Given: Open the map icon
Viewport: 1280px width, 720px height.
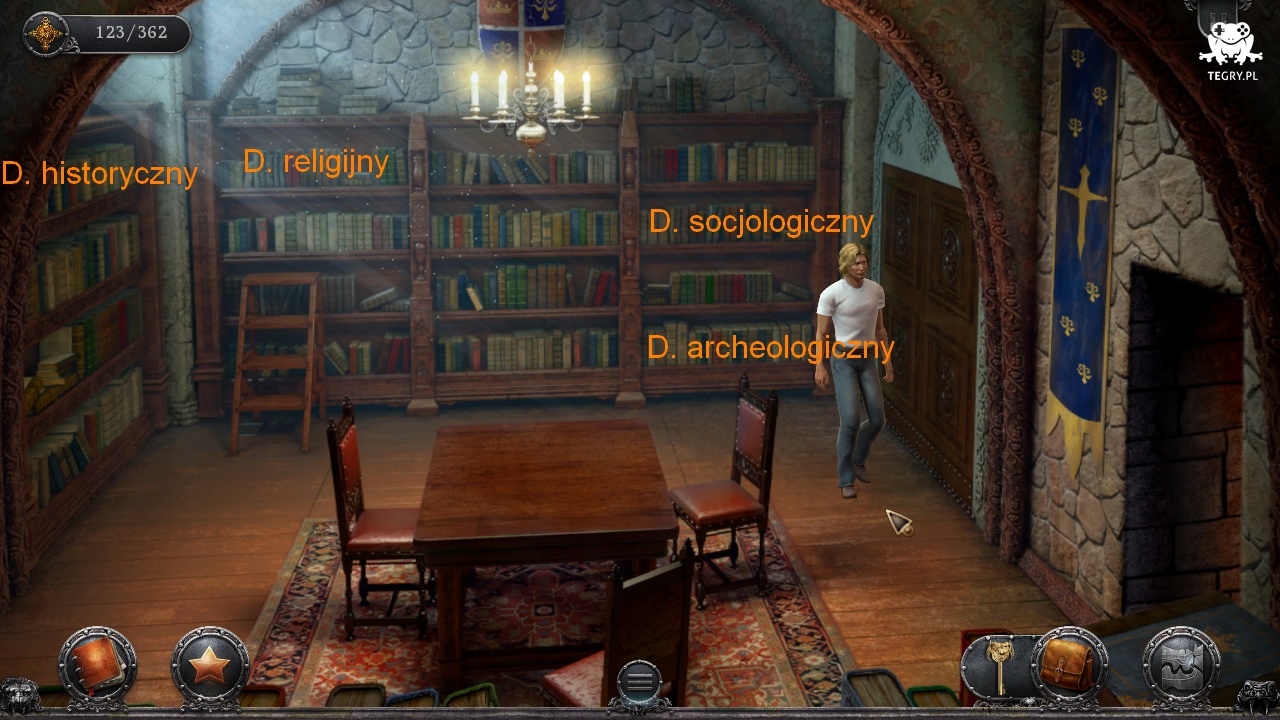Looking at the screenshot, I should tap(1181, 665).
